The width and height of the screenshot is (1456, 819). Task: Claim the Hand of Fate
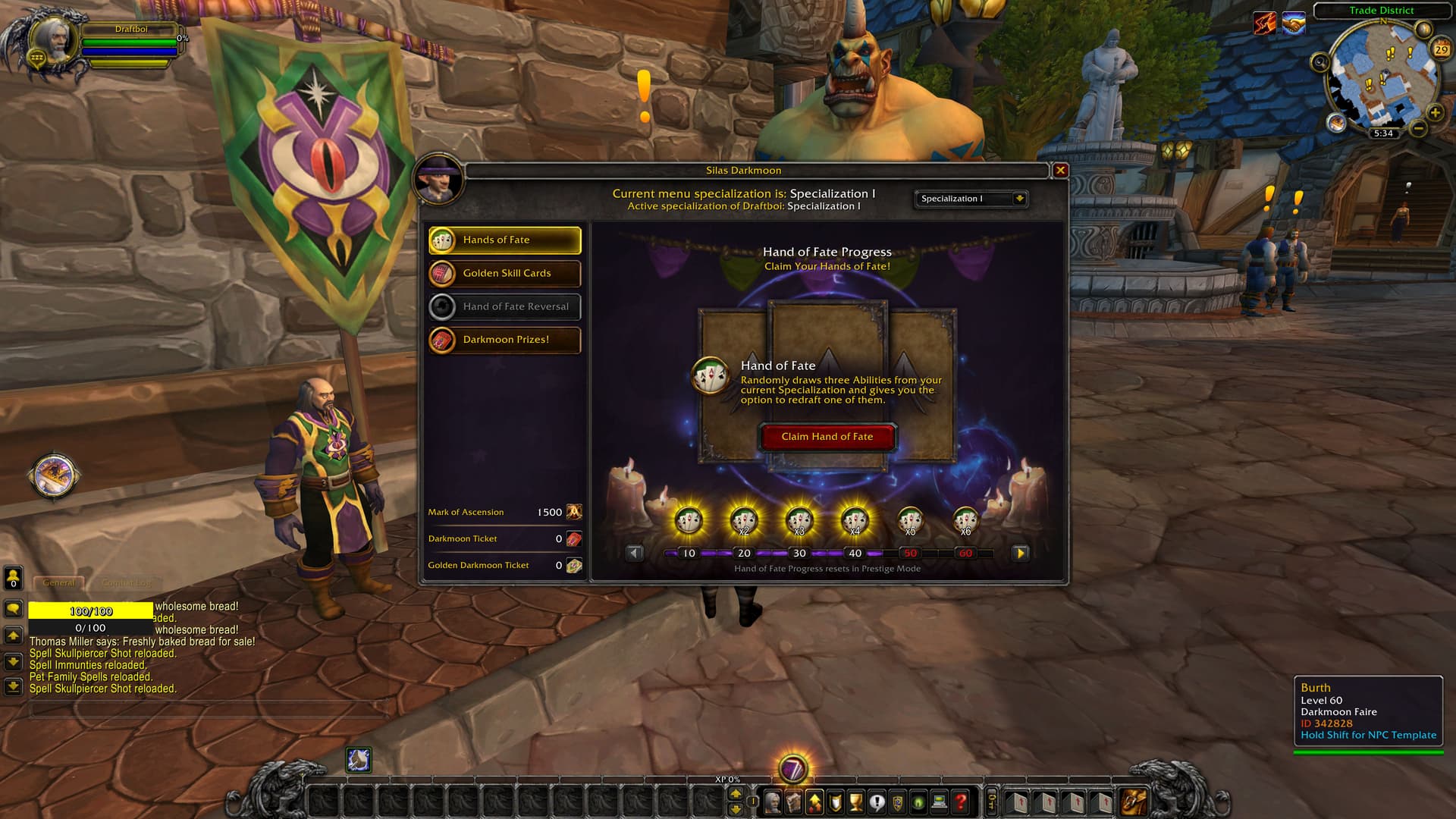(827, 437)
